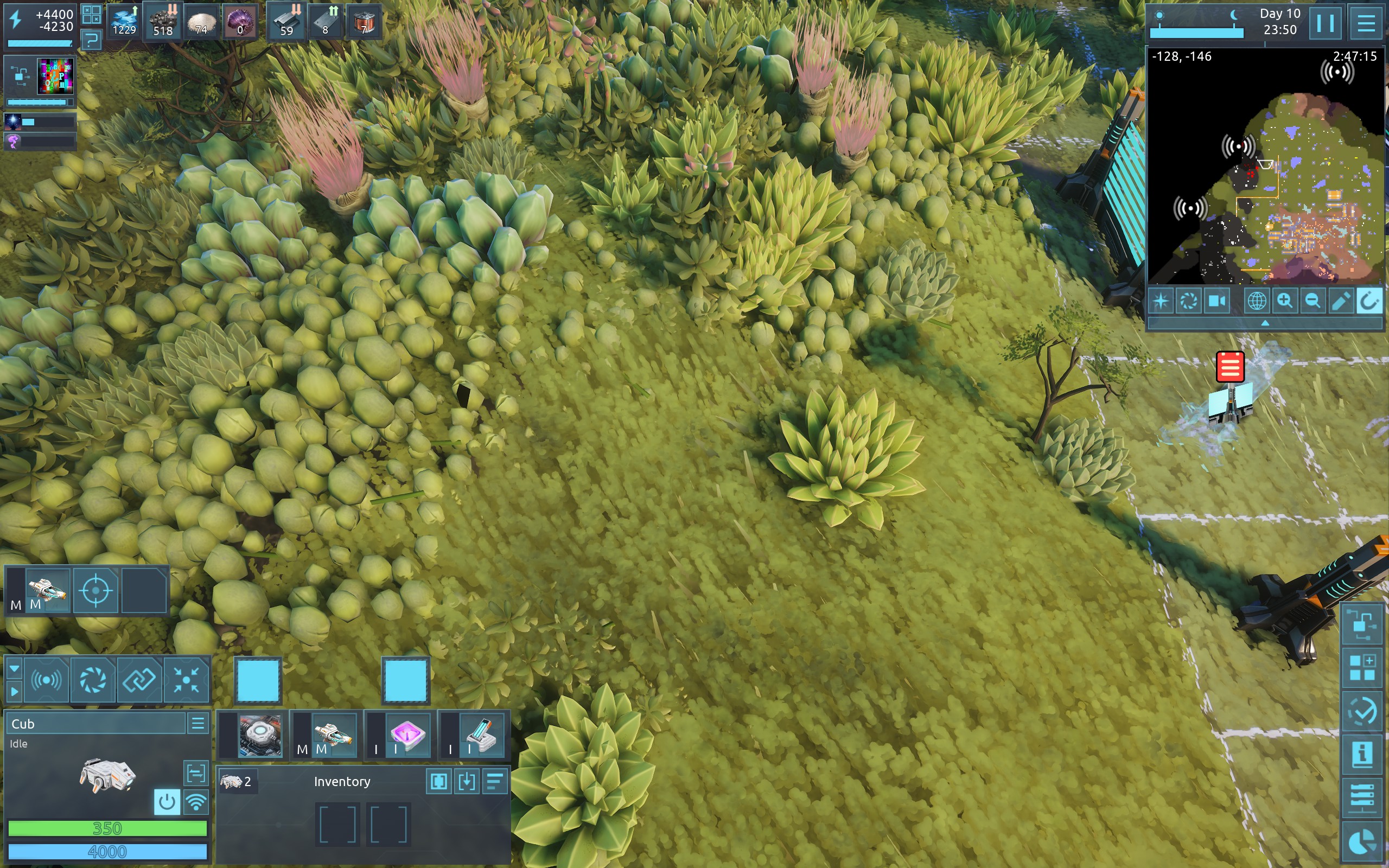Pause the game with the pause button

click(x=1325, y=23)
